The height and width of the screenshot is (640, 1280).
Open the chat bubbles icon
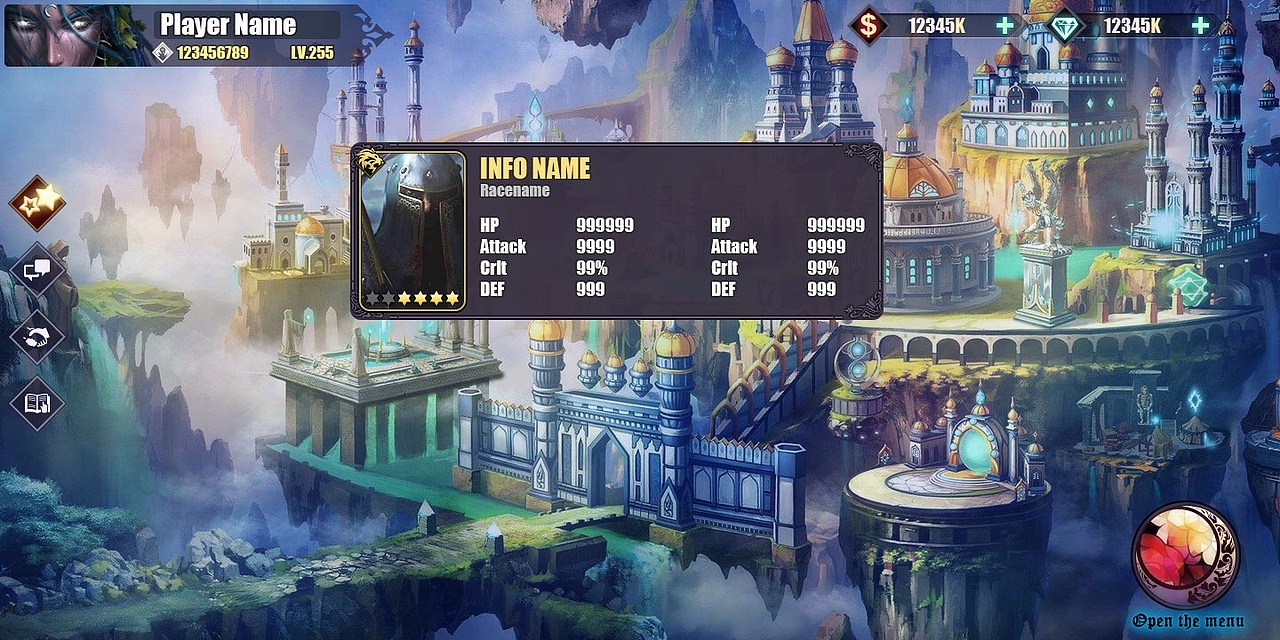38,270
